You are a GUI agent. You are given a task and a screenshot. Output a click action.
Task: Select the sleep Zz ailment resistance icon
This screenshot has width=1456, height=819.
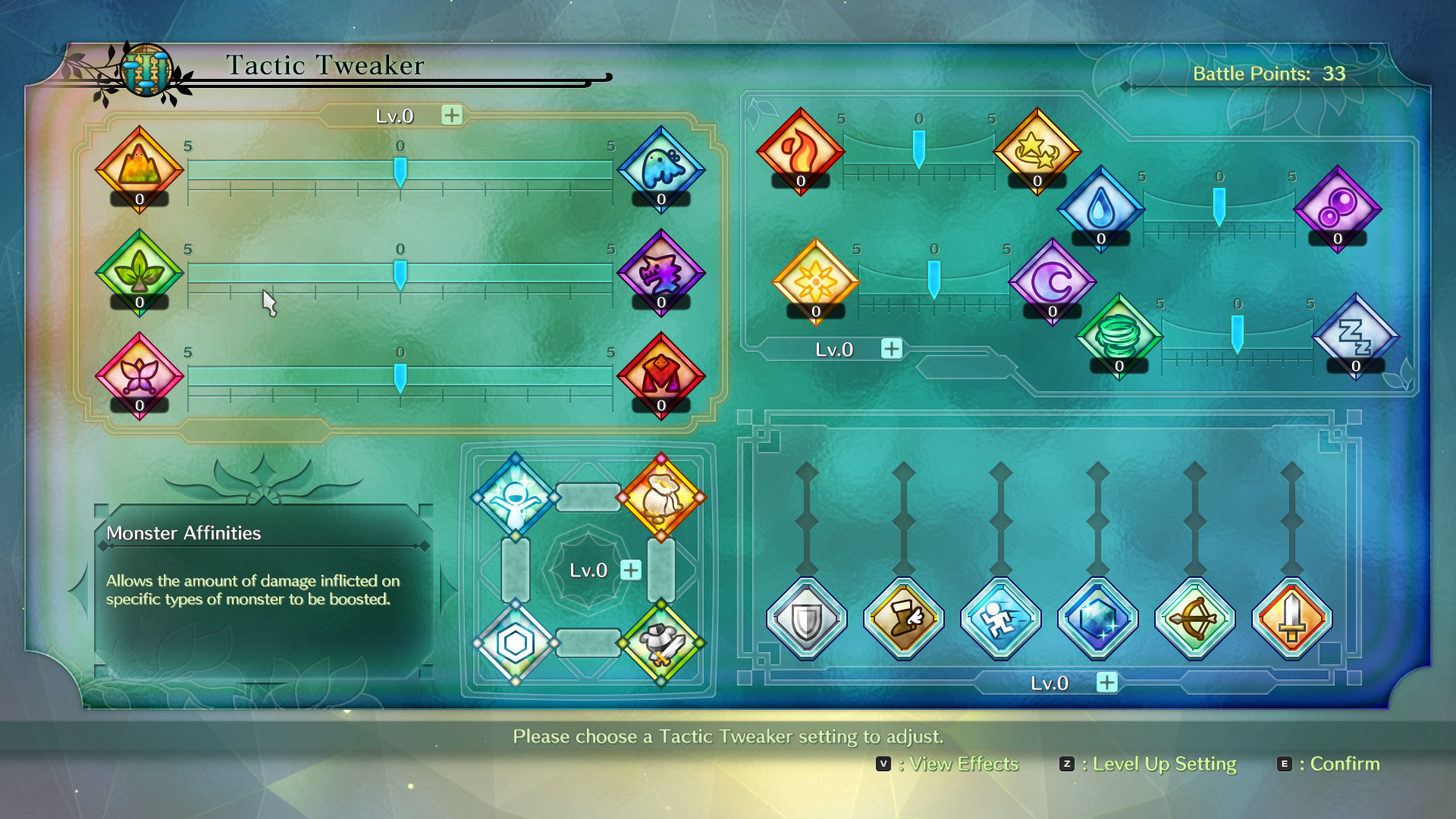pyautogui.click(x=1356, y=335)
